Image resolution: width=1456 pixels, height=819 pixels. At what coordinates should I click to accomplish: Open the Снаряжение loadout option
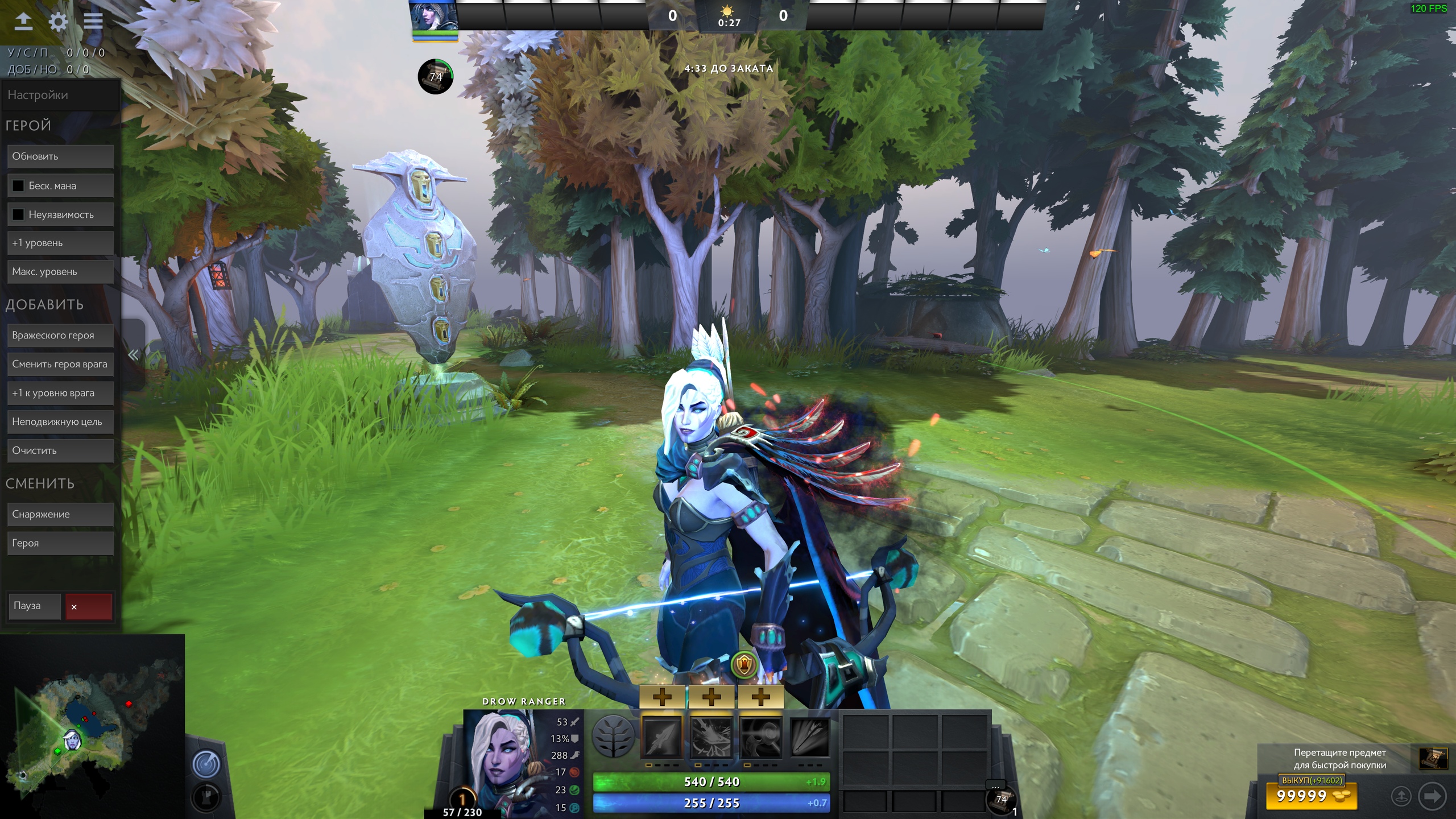point(60,514)
